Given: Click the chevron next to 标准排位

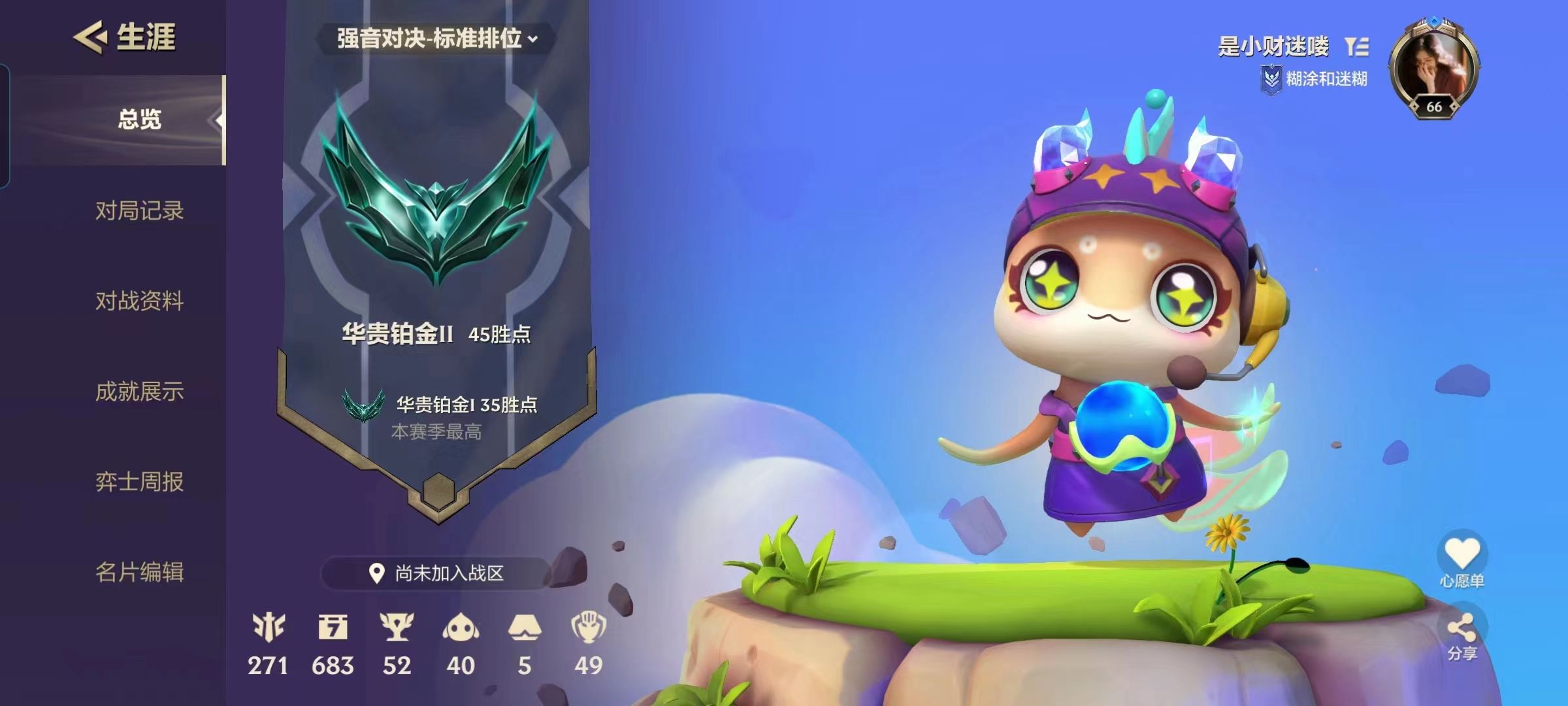Looking at the screenshot, I should [532, 39].
